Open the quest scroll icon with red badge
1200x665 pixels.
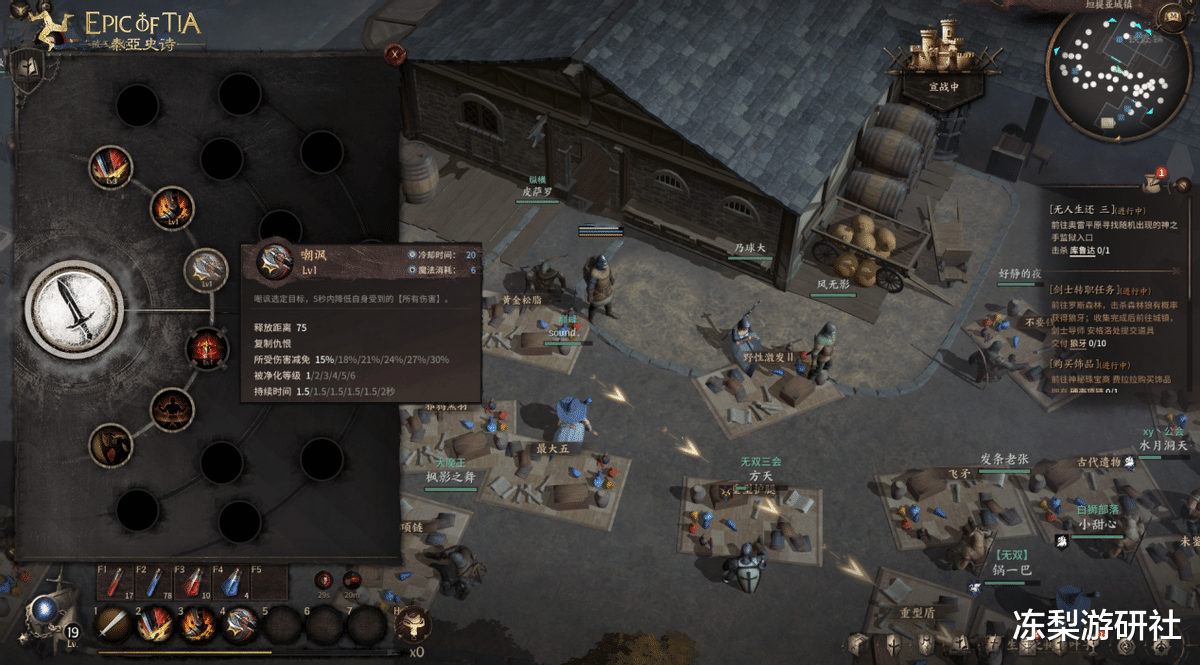(x=1152, y=182)
